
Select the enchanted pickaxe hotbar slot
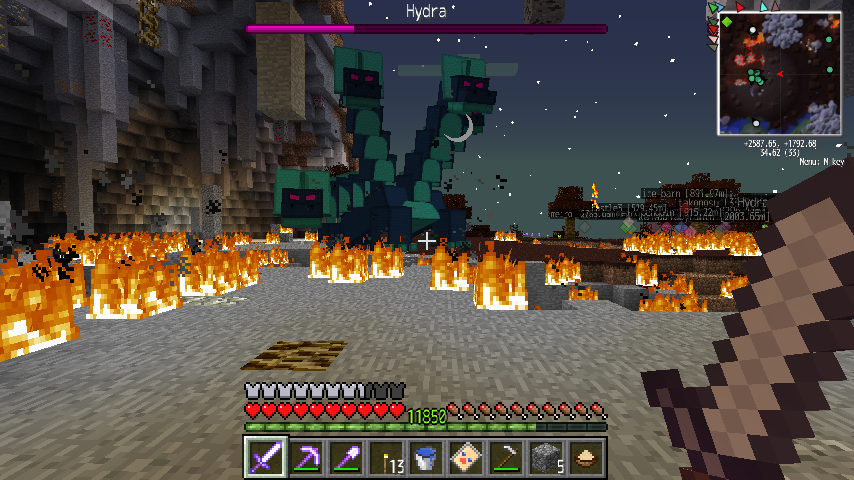click(x=306, y=457)
